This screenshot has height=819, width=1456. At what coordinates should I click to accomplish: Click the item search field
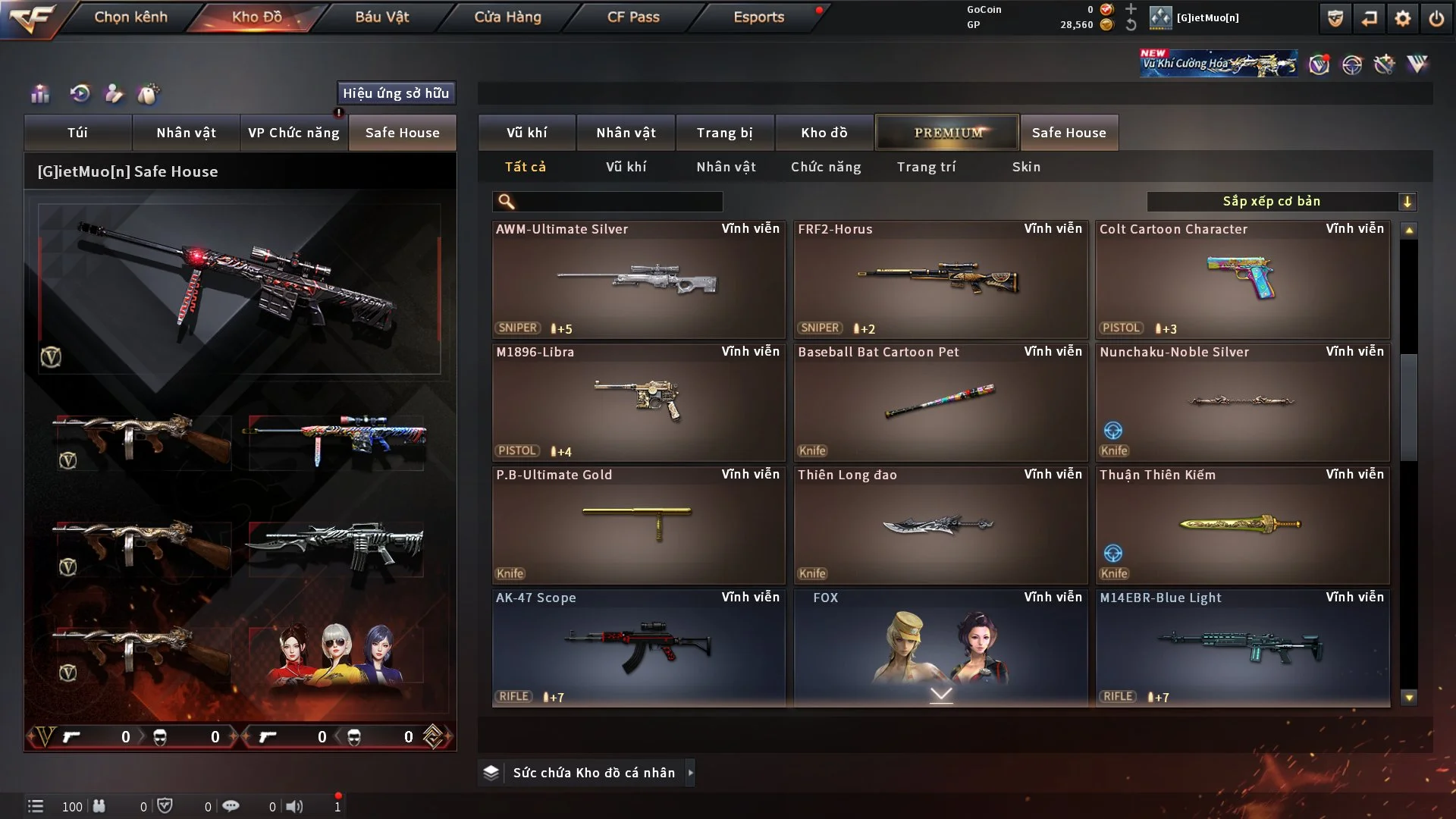[618, 202]
